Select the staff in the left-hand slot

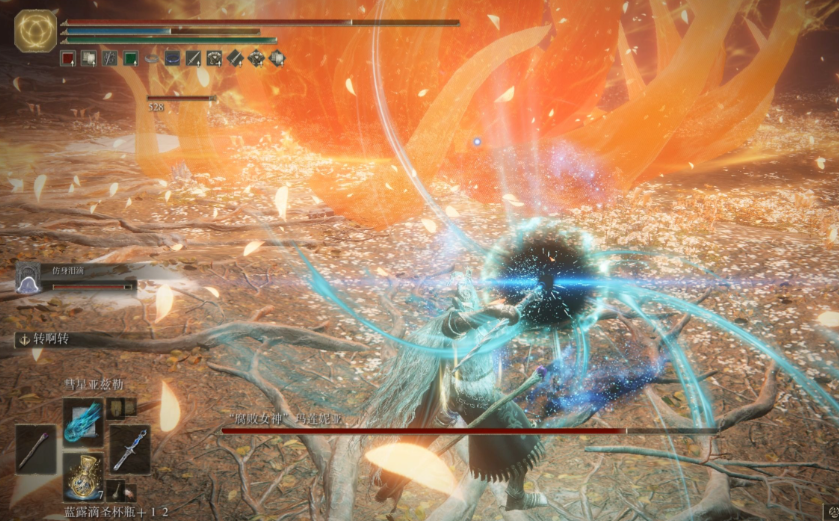pos(36,449)
